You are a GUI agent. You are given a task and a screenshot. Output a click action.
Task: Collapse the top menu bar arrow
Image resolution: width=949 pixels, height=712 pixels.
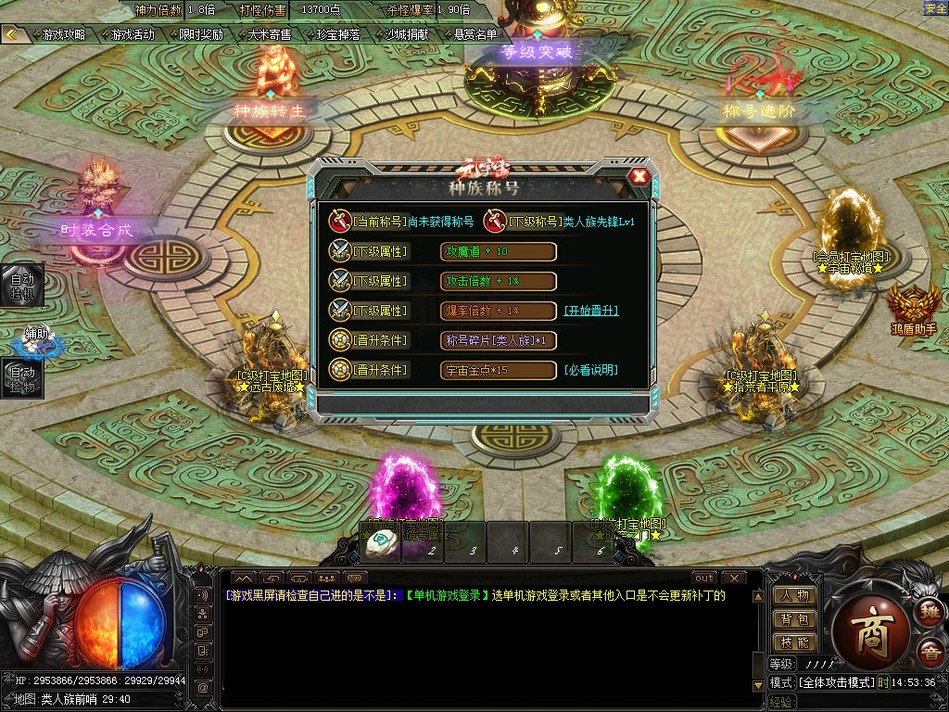(x=12, y=34)
